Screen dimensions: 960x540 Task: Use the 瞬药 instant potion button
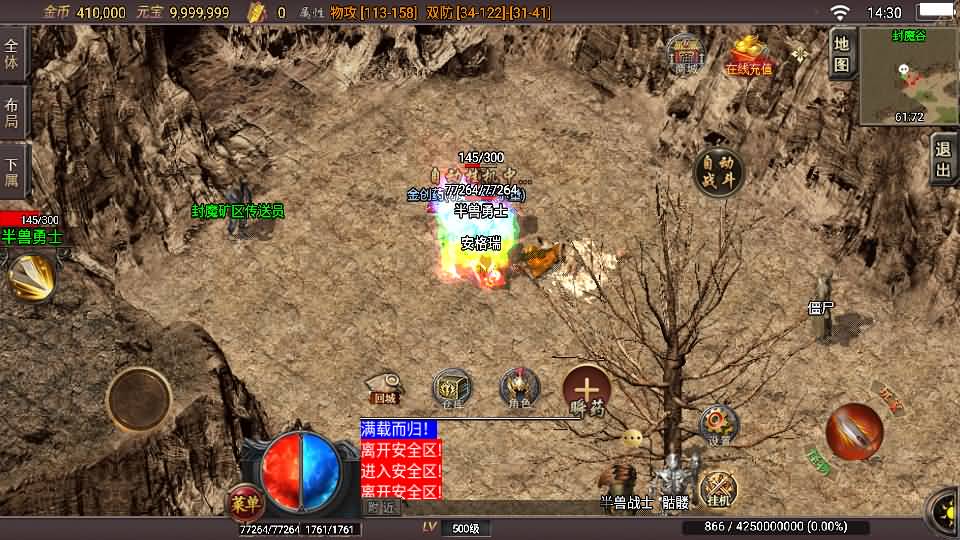(586, 391)
